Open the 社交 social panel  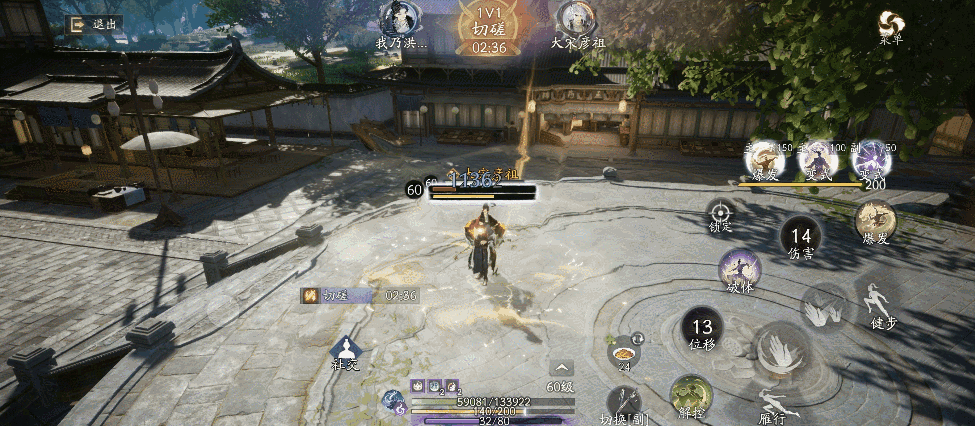[346, 351]
